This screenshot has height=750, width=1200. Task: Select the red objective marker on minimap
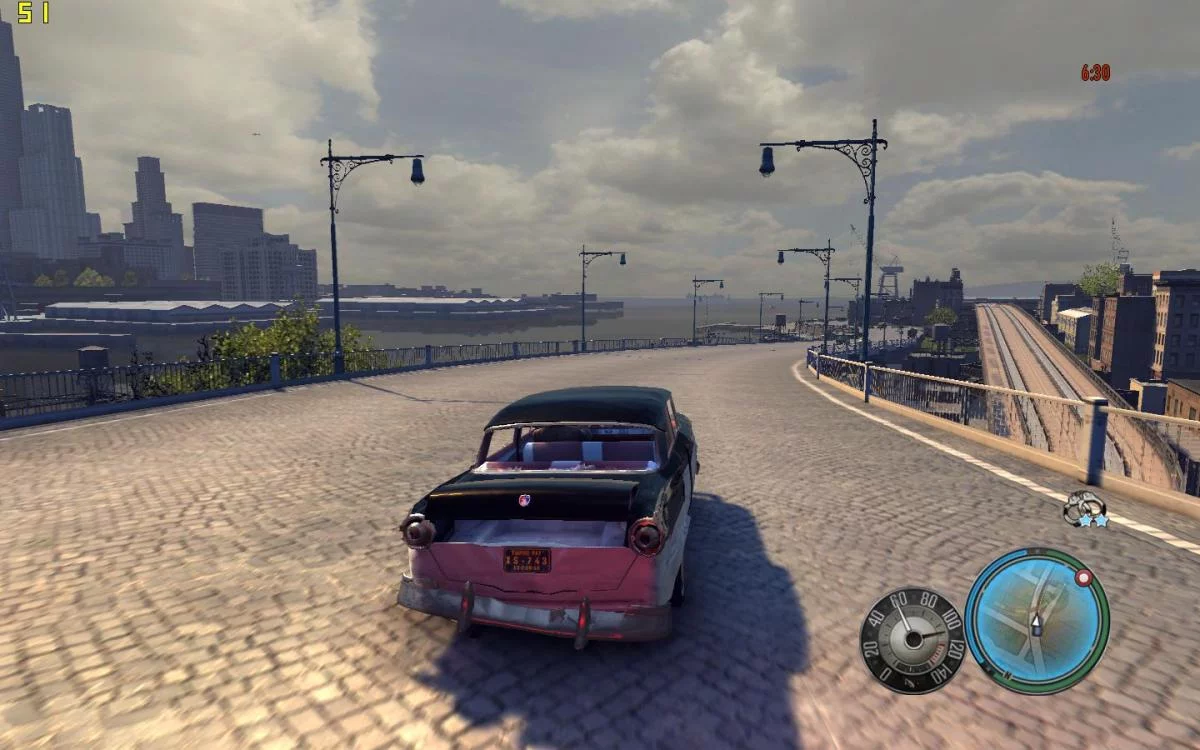click(x=1082, y=578)
